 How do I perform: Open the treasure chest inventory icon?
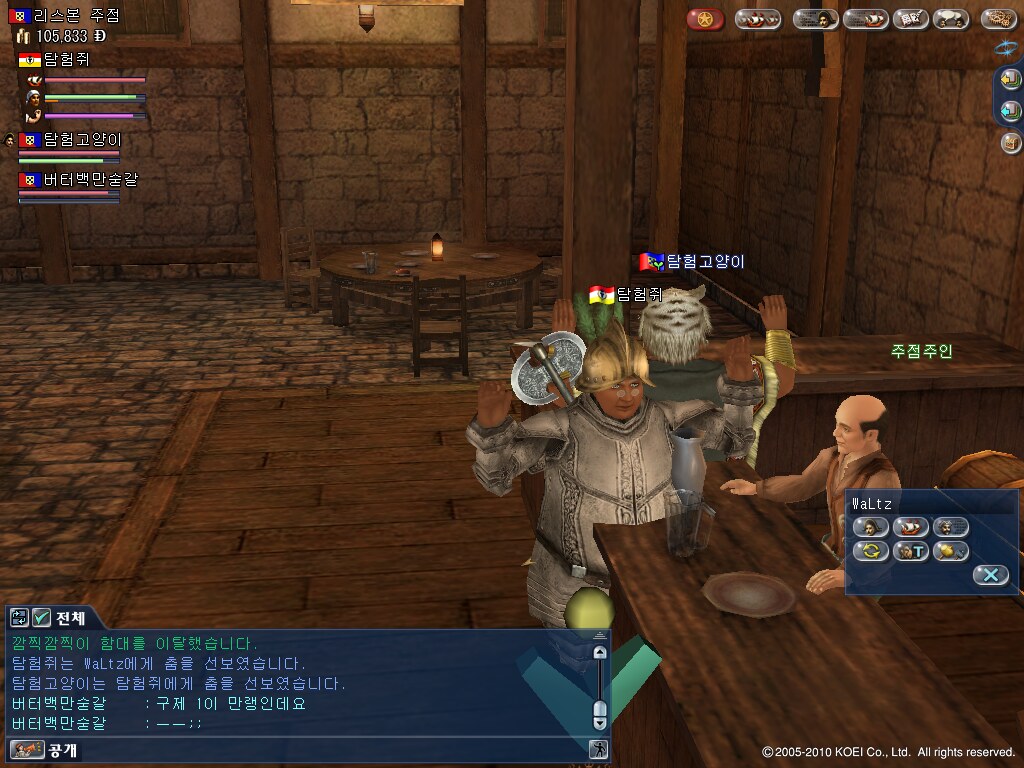(1011, 143)
